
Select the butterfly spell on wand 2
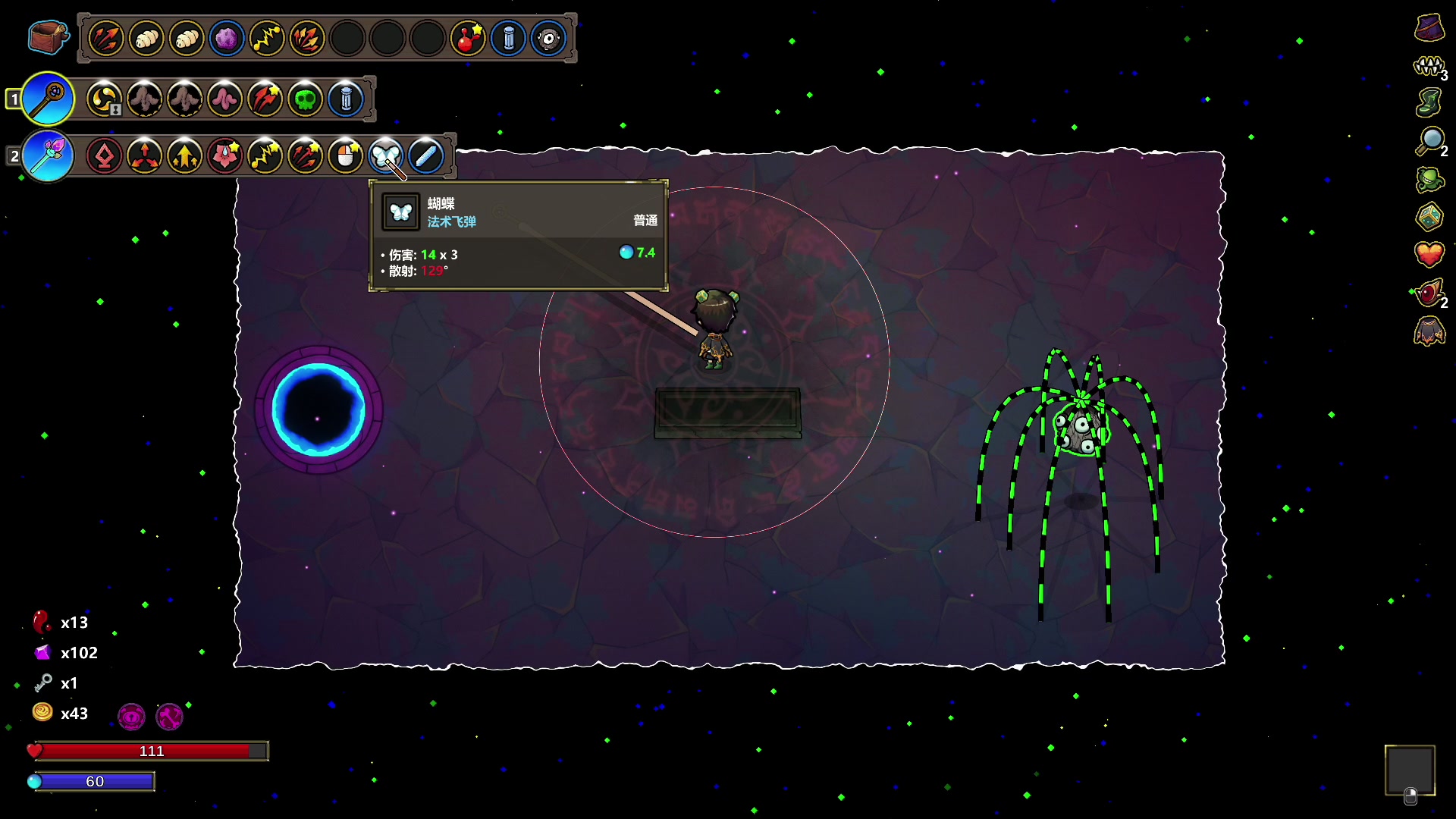point(385,156)
